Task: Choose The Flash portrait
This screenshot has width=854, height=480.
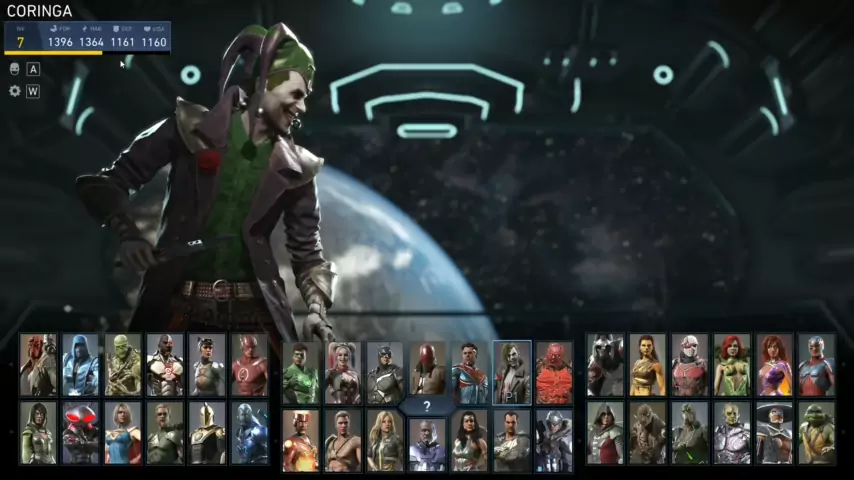Action: (249, 365)
